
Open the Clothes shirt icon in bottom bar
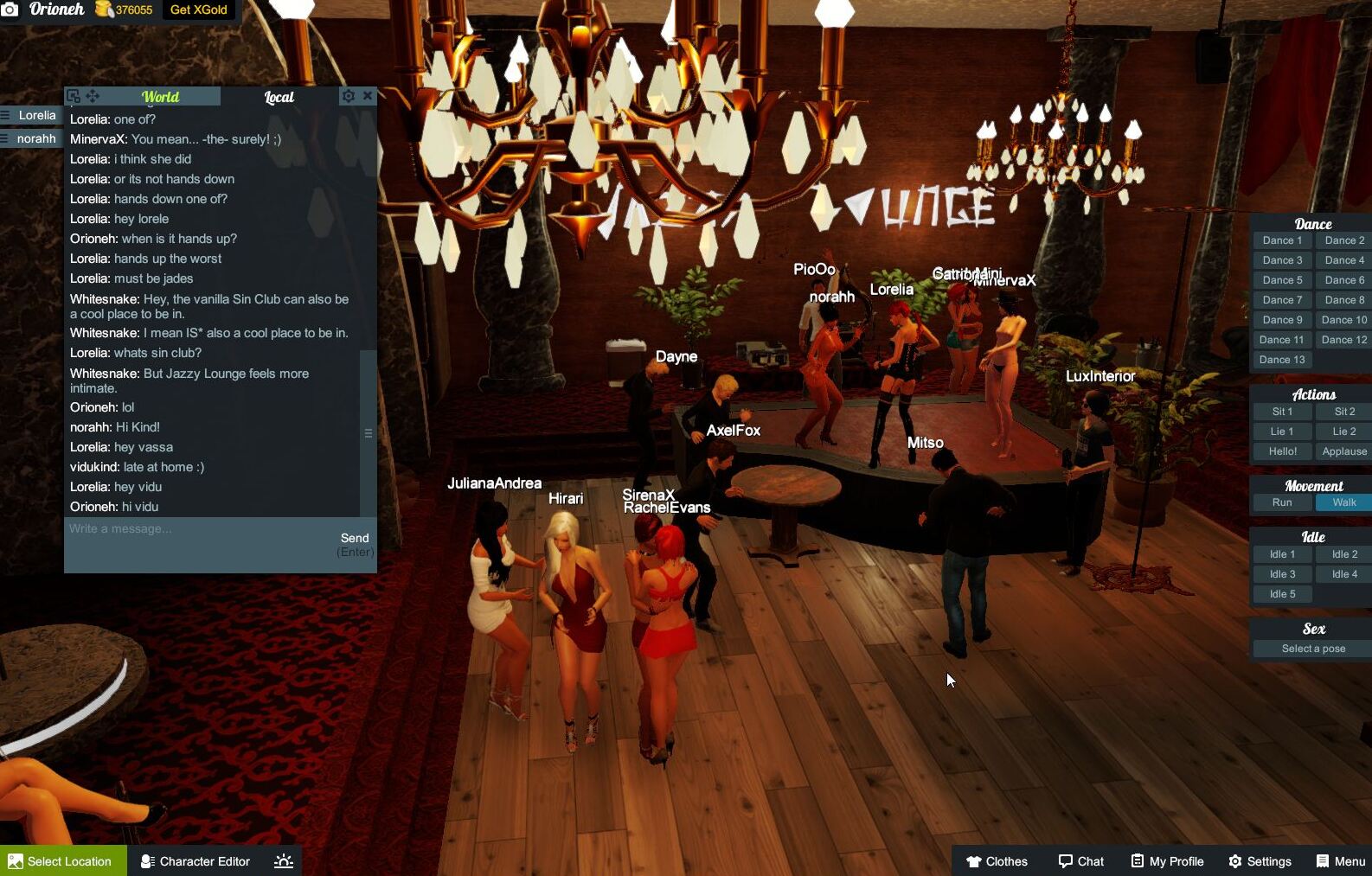point(977,860)
